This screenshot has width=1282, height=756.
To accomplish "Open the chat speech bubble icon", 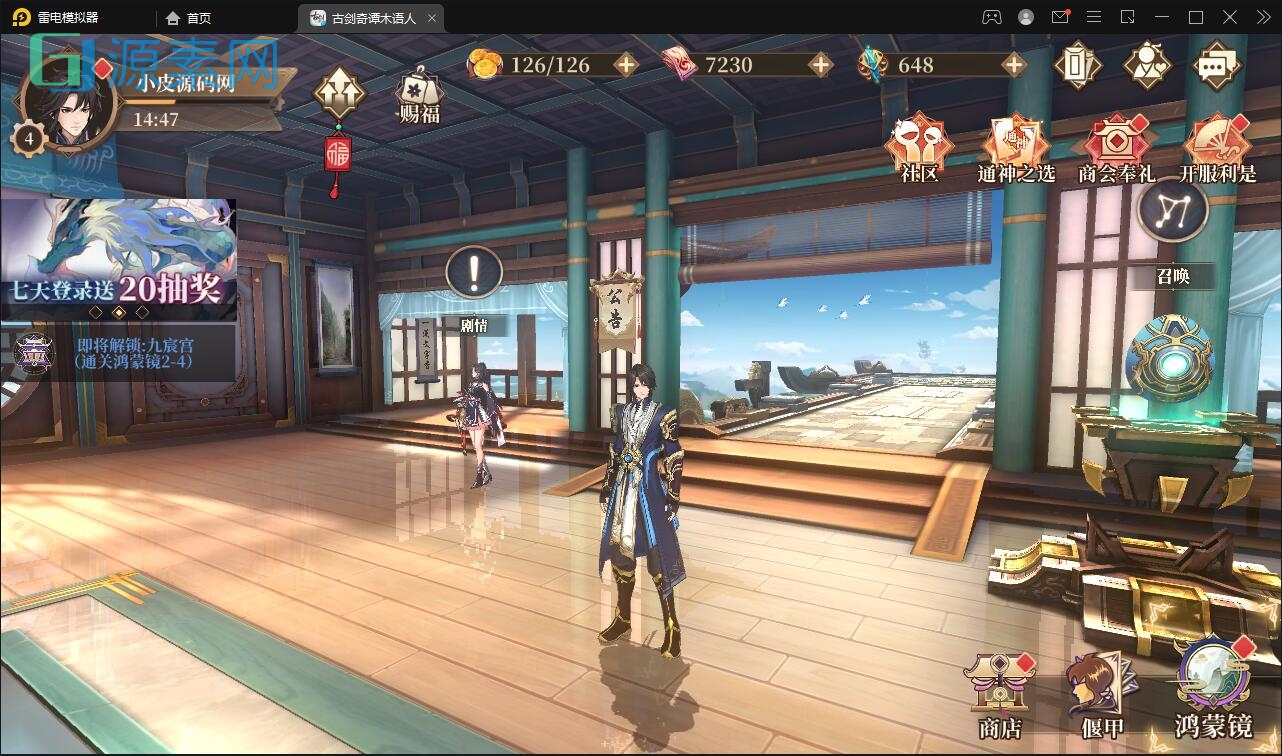I will tap(1216, 63).
